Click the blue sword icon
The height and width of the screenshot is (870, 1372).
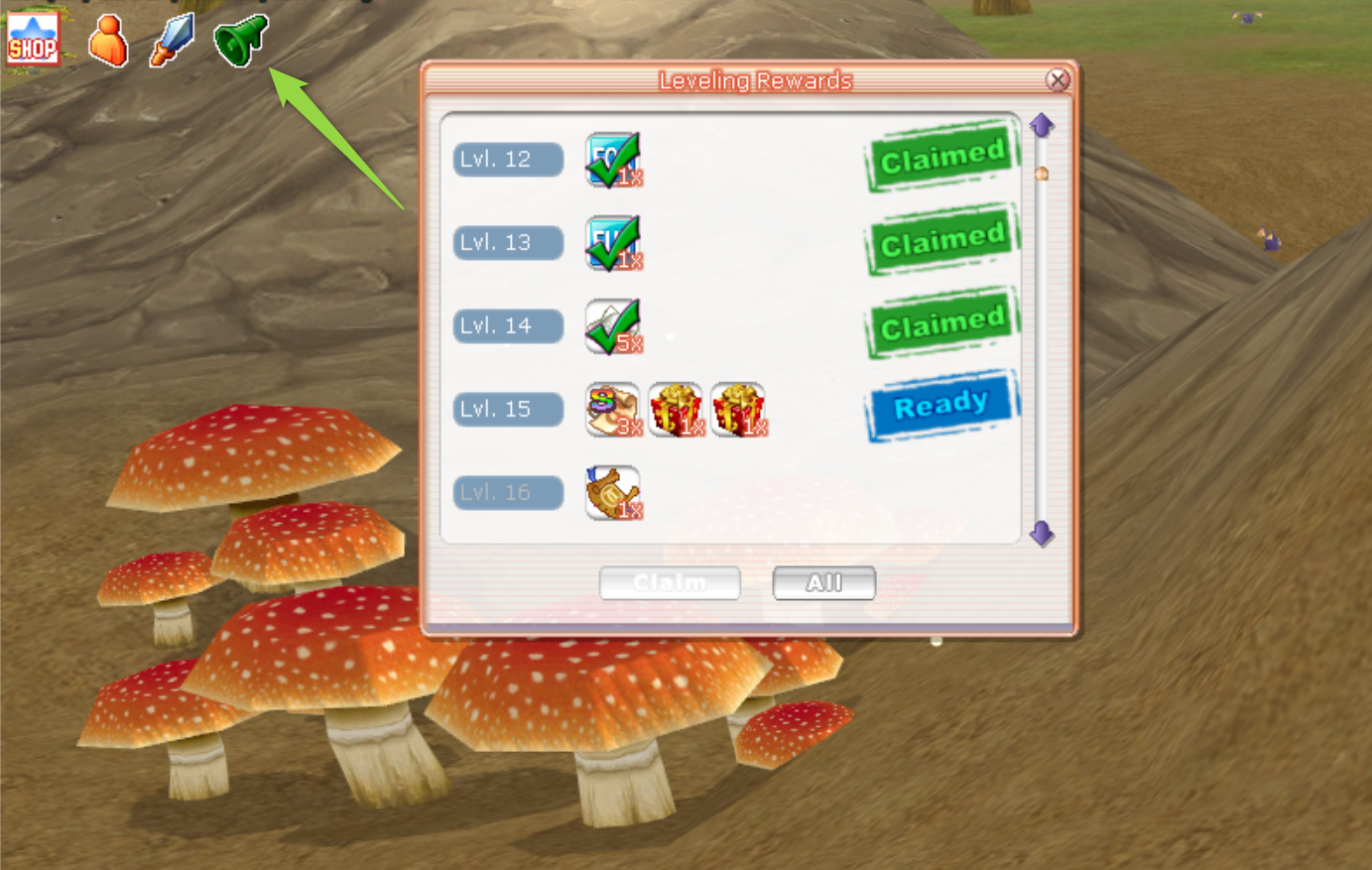(x=172, y=40)
